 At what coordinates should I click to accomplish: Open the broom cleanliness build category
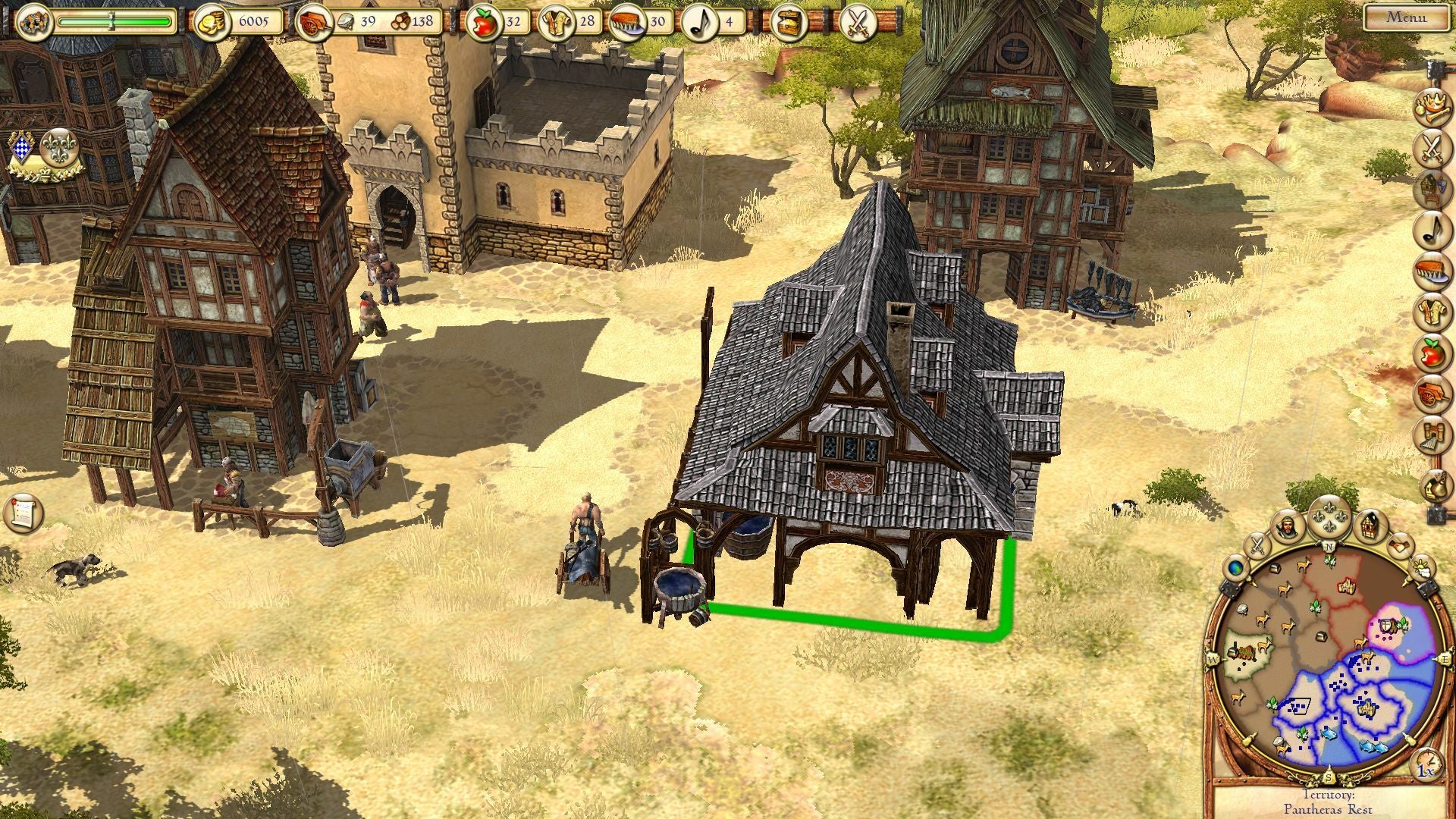[1431, 271]
